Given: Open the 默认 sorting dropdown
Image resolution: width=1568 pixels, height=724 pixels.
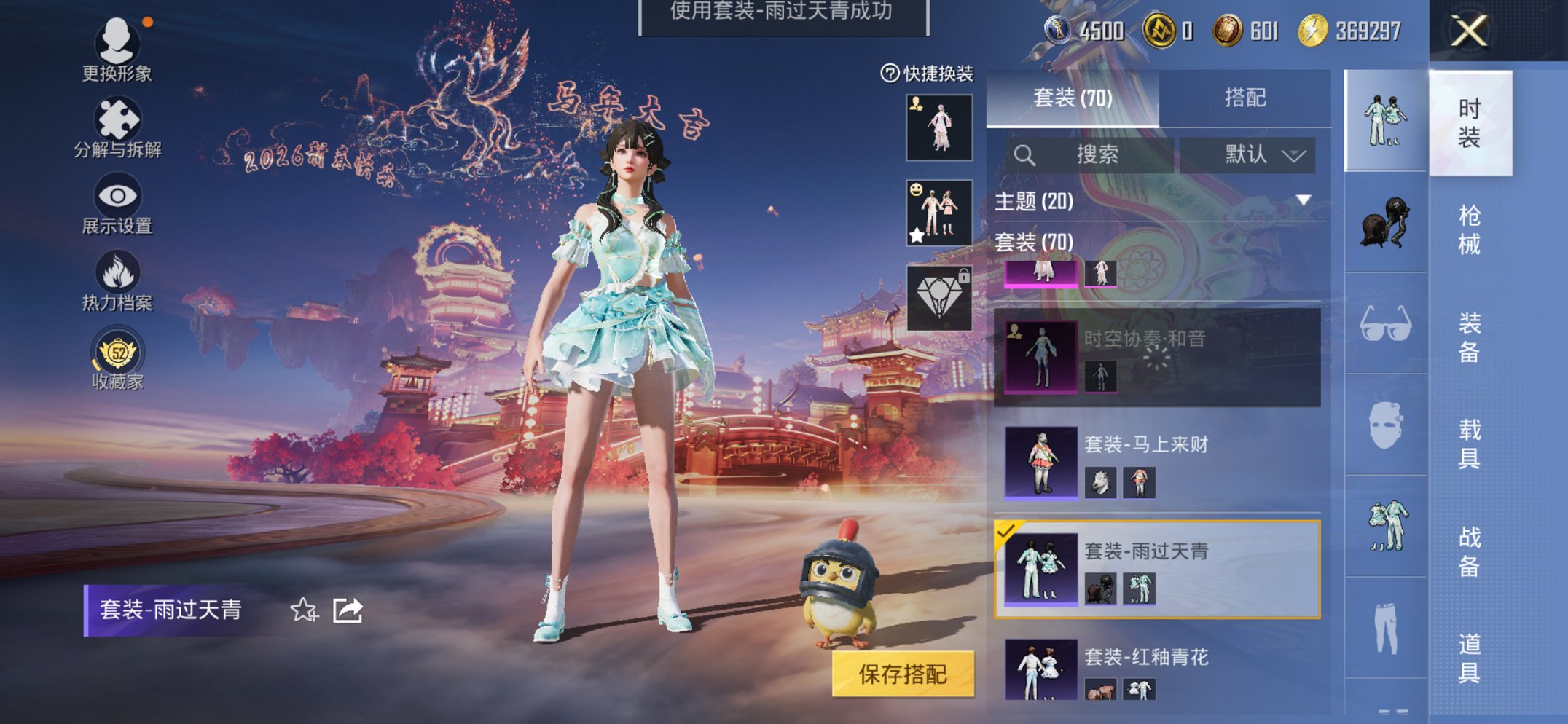Looking at the screenshot, I should click(x=1261, y=154).
